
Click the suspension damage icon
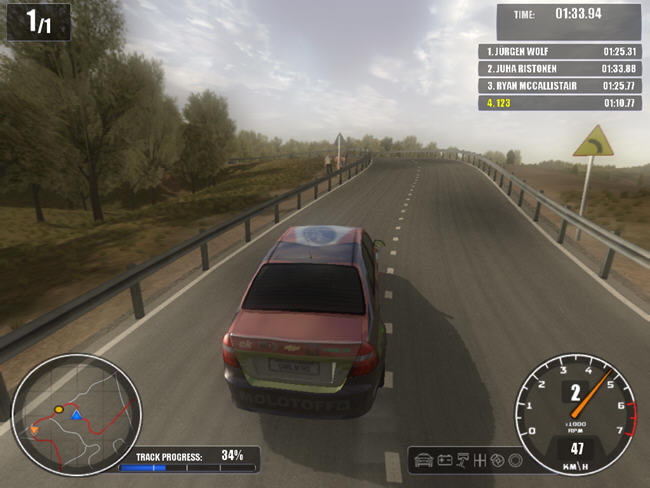click(463, 461)
